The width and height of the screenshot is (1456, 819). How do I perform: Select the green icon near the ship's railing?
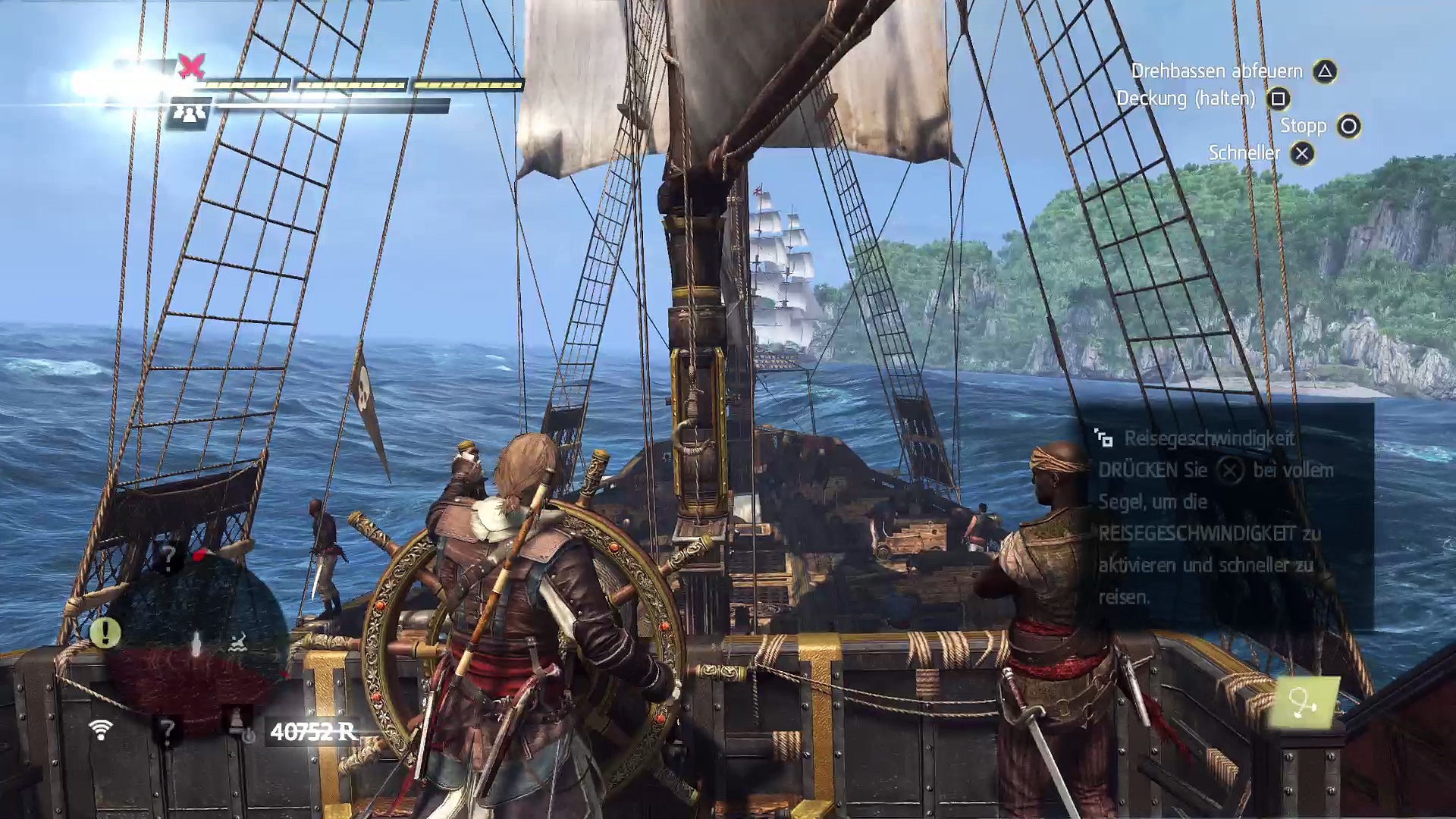[1303, 703]
